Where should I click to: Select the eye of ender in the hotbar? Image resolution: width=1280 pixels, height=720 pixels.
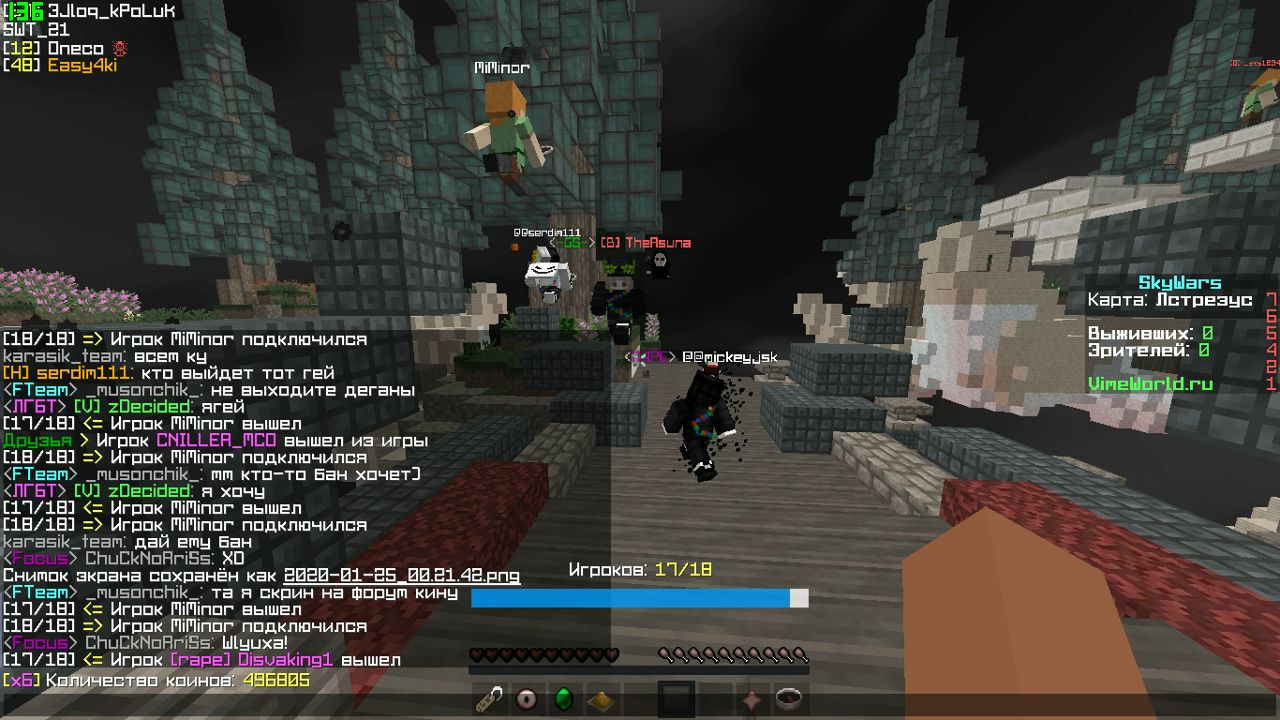[x=524, y=700]
